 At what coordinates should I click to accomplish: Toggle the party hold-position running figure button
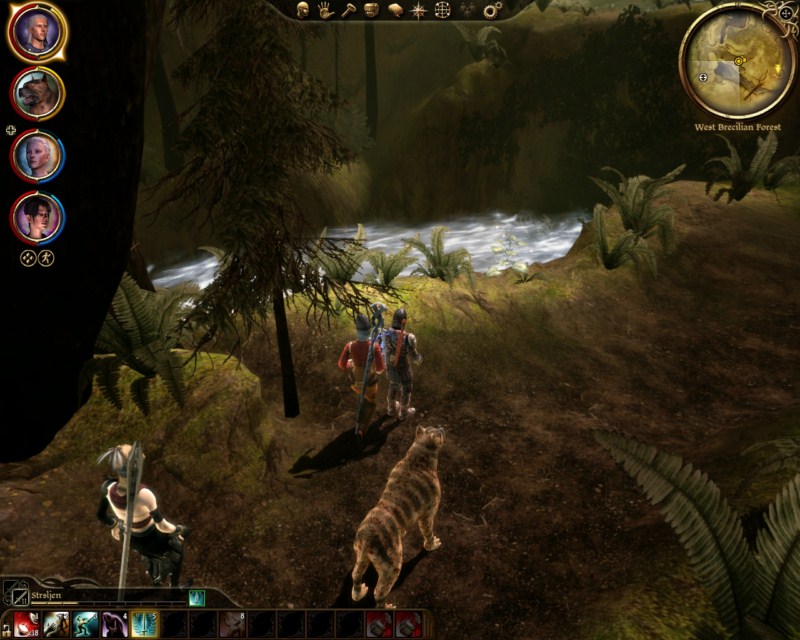(46, 257)
